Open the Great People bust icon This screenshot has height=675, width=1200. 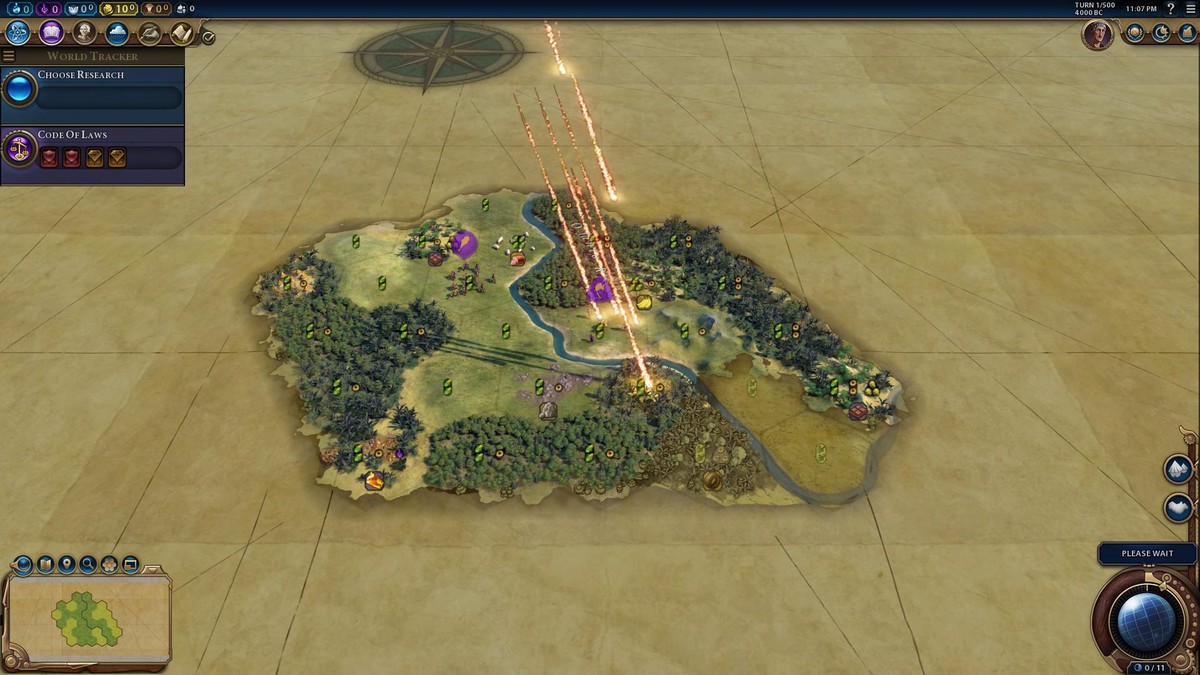click(x=84, y=33)
